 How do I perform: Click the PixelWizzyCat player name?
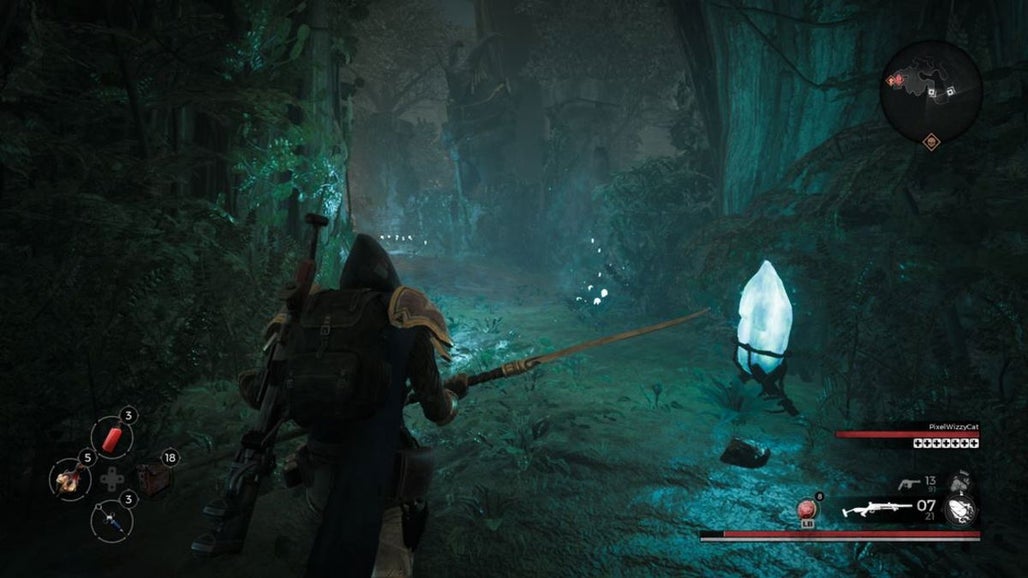950,424
